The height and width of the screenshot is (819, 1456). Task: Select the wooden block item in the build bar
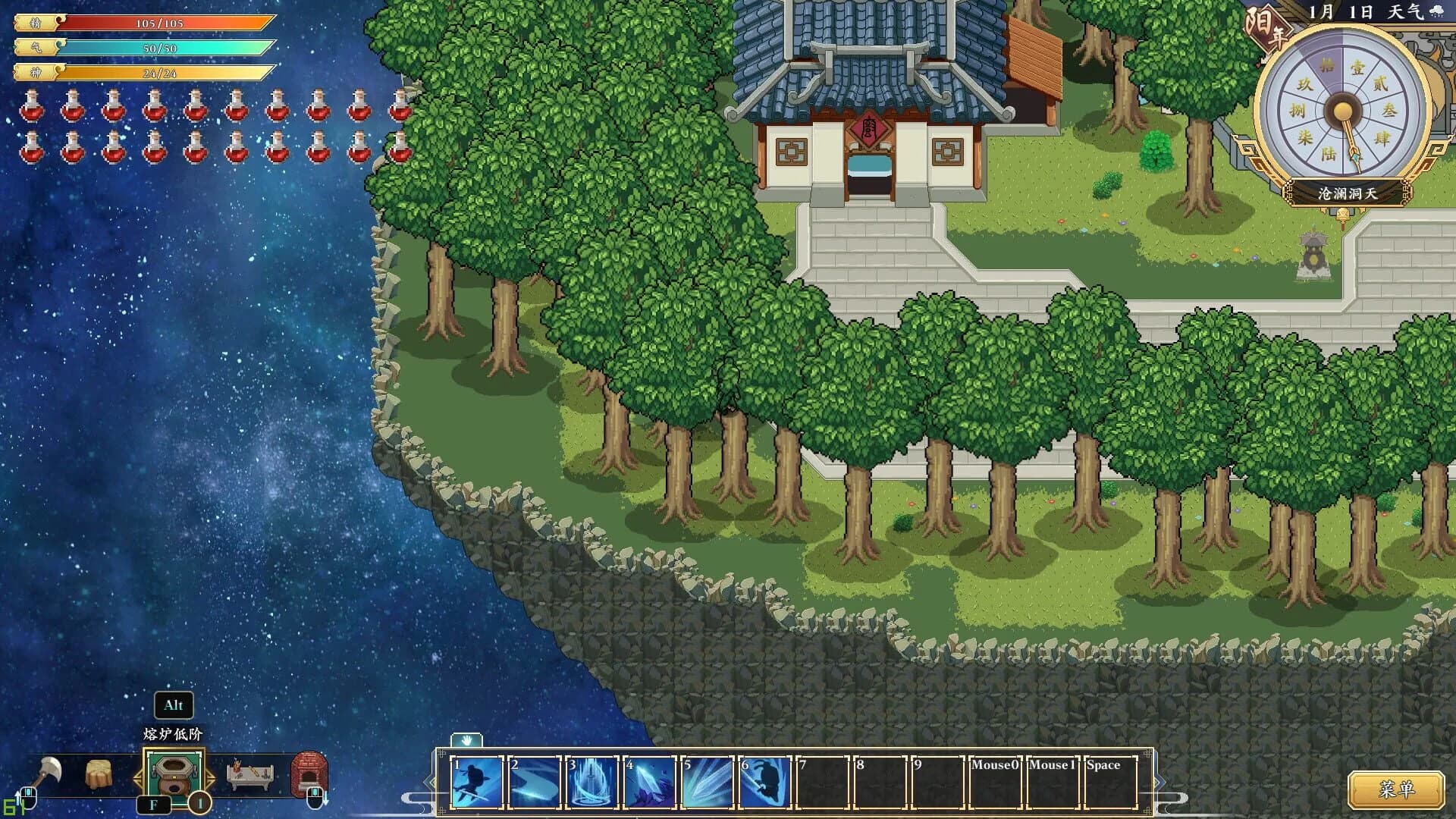pyautogui.click(x=99, y=773)
